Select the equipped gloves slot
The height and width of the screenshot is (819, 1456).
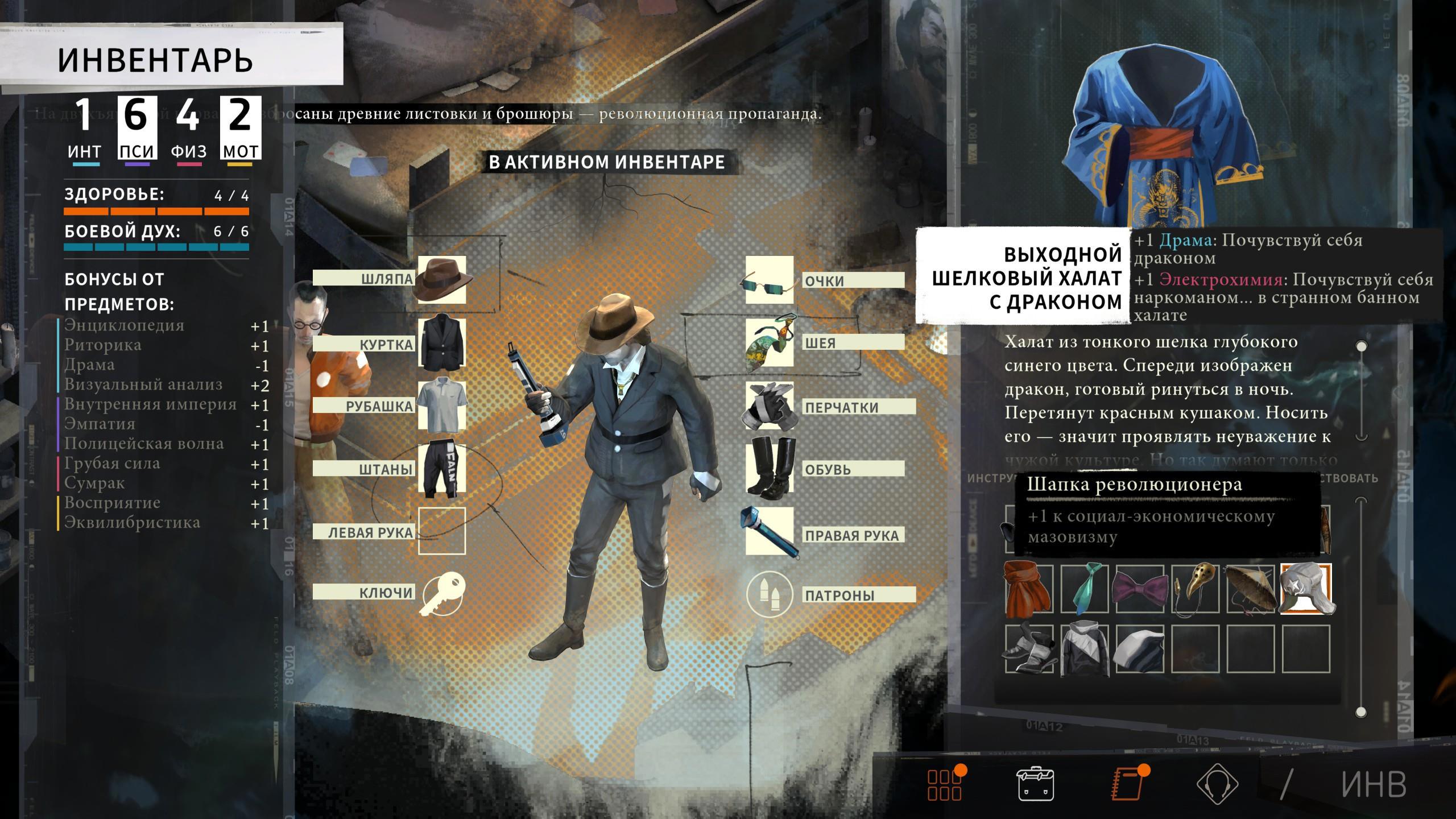point(770,406)
